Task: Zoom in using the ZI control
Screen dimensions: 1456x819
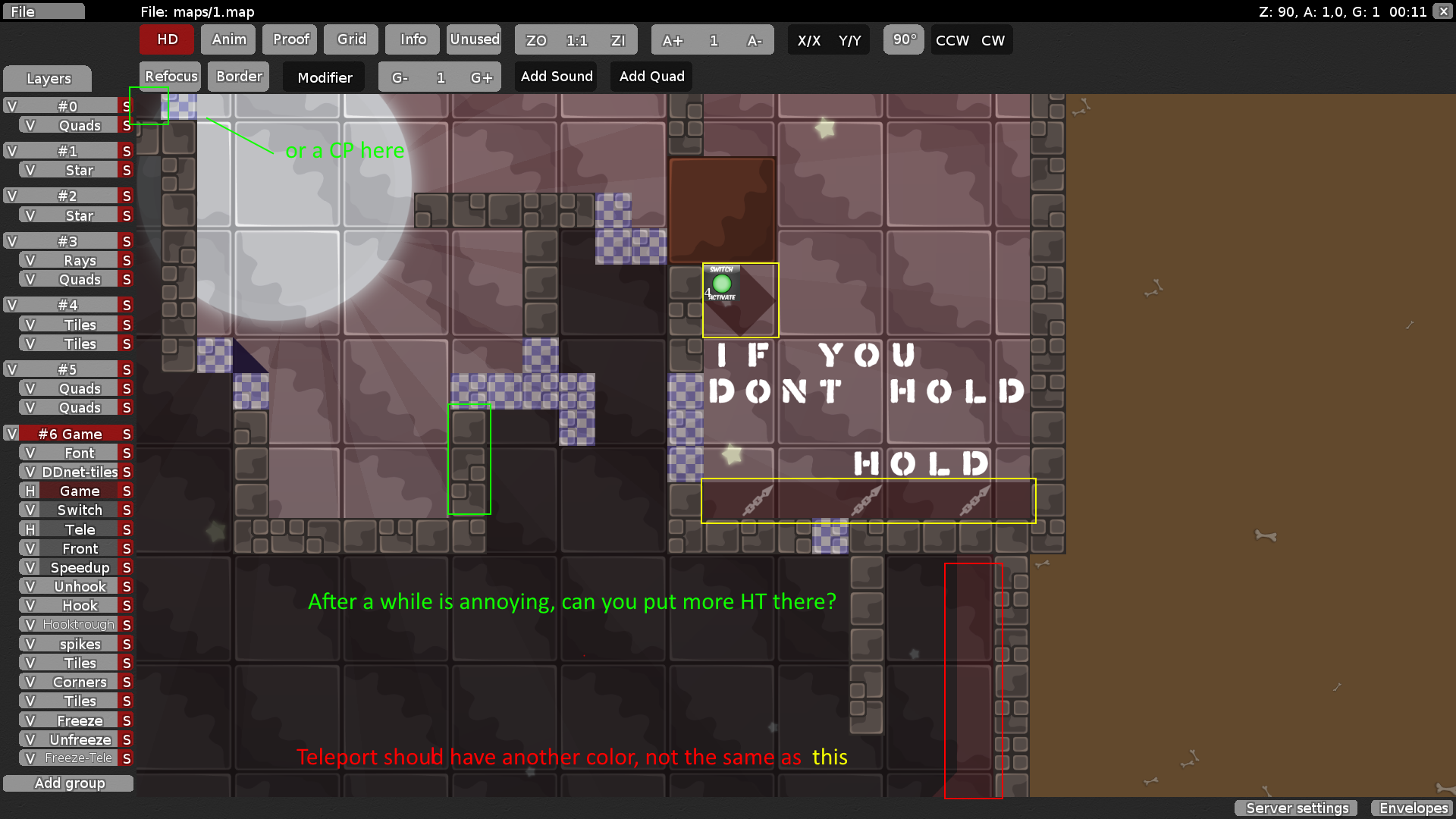Action: pos(619,39)
